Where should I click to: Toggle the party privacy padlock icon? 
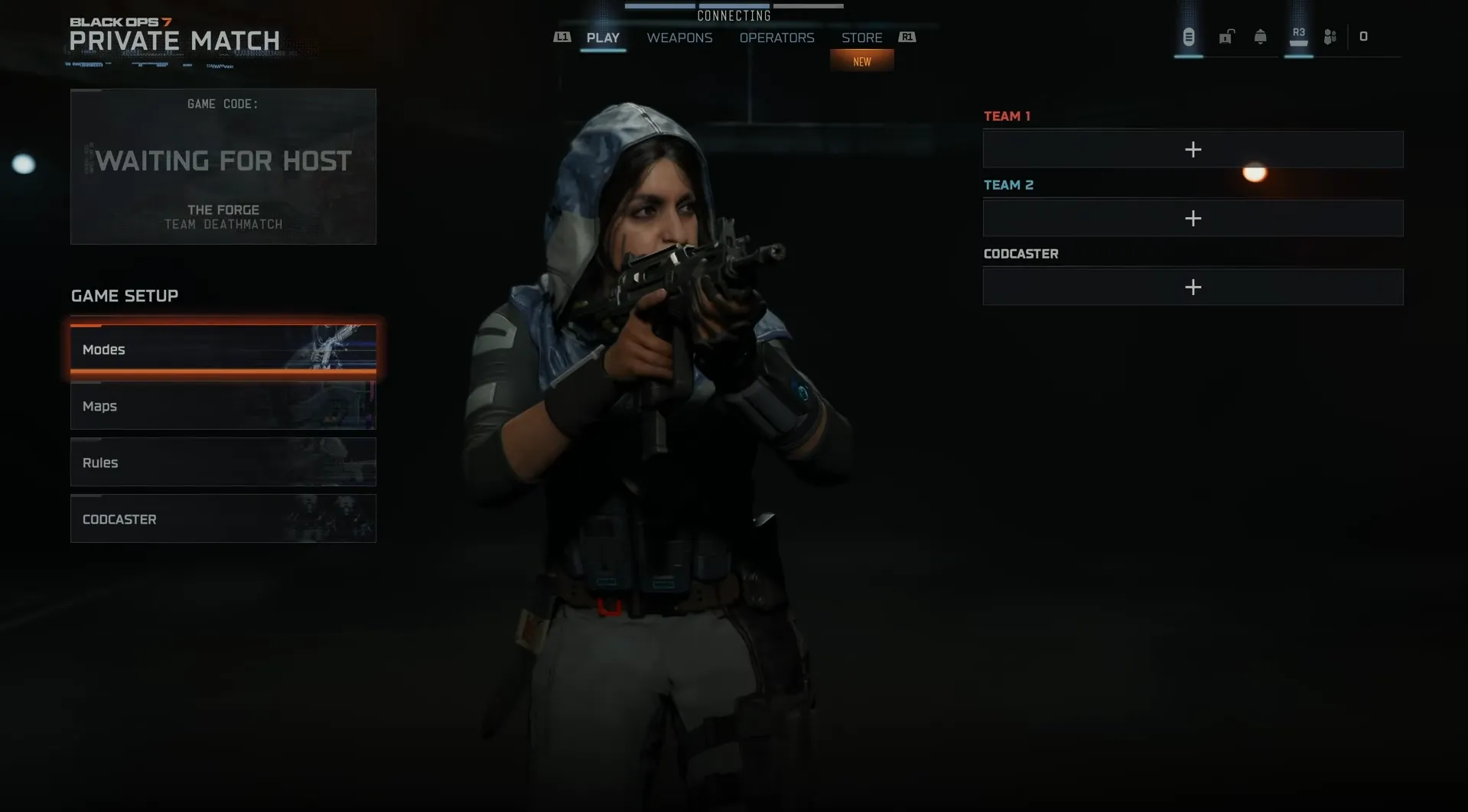click(x=1226, y=37)
